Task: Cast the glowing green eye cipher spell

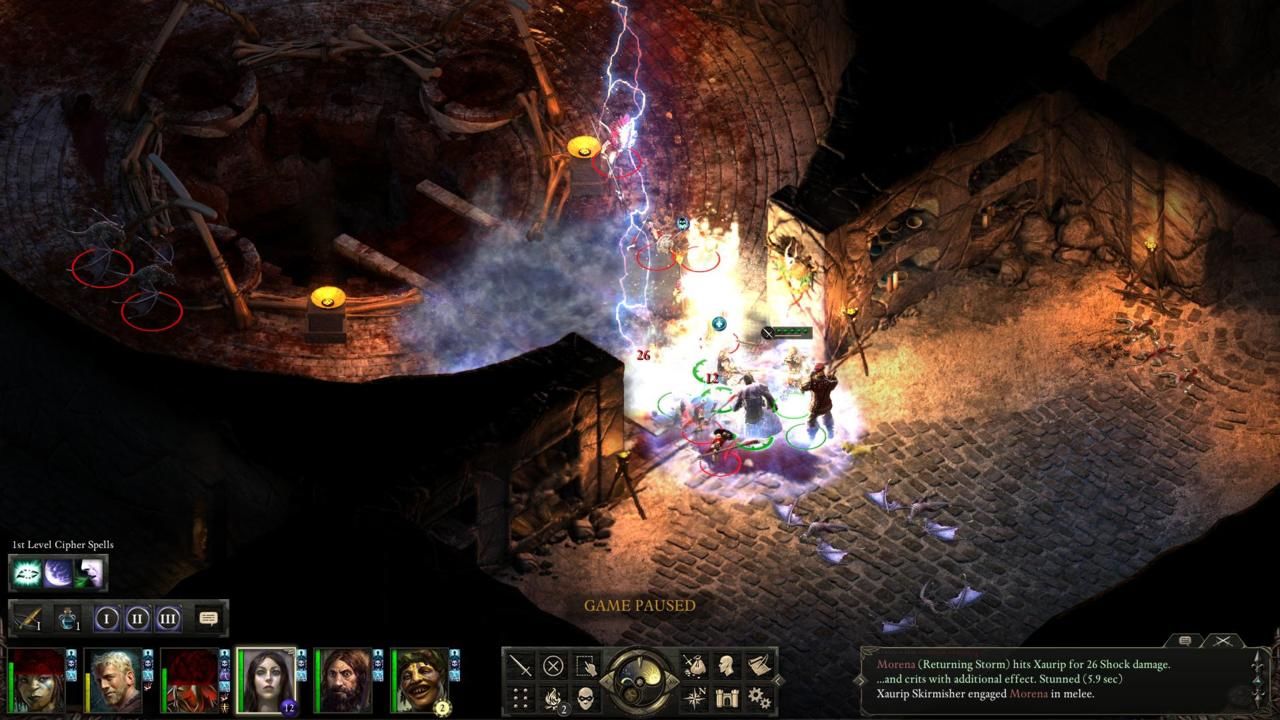Action: tap(26, 573)
